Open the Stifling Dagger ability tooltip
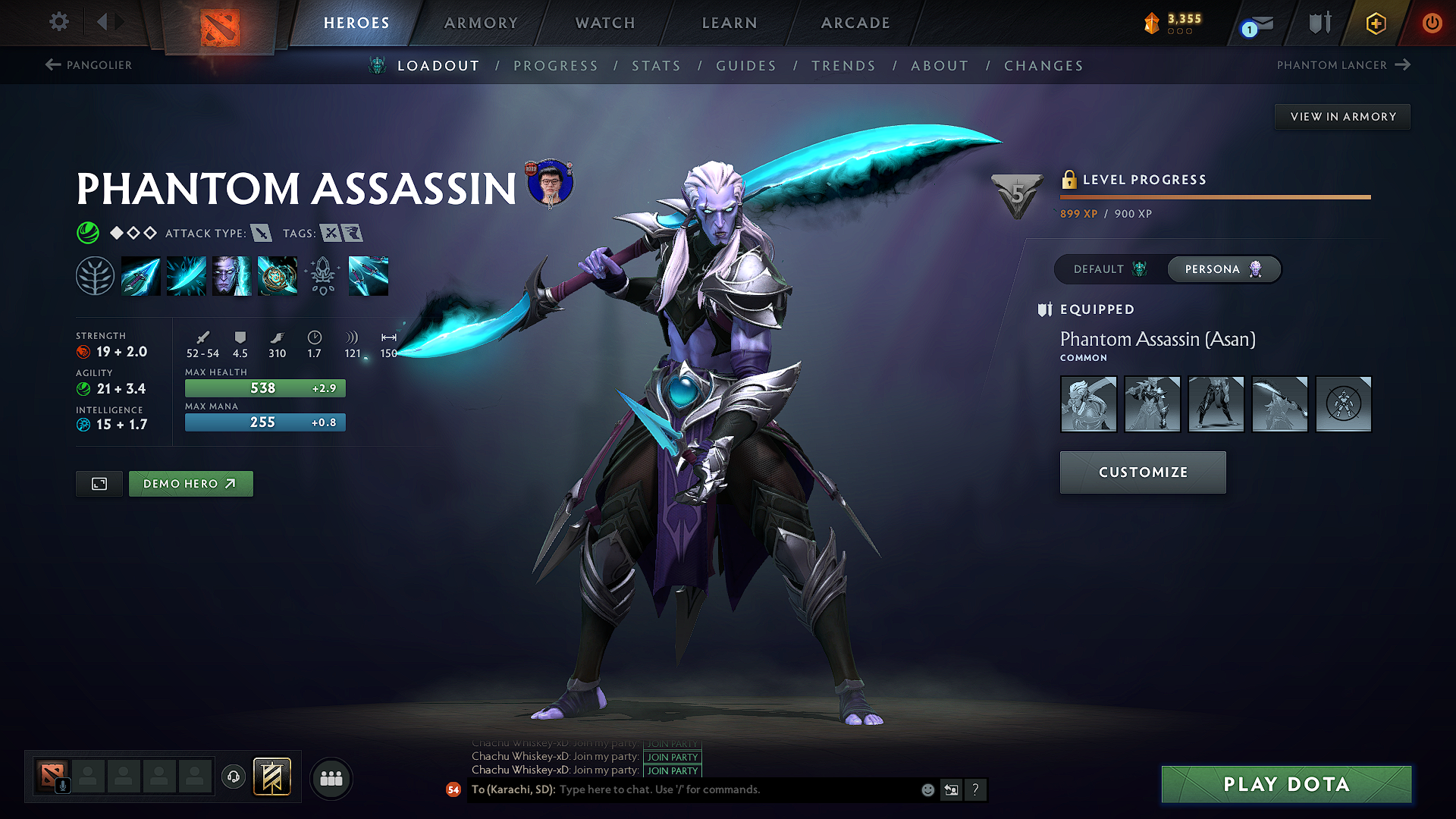Screen dimensions: 1456x819 click(x=140, y=275)
